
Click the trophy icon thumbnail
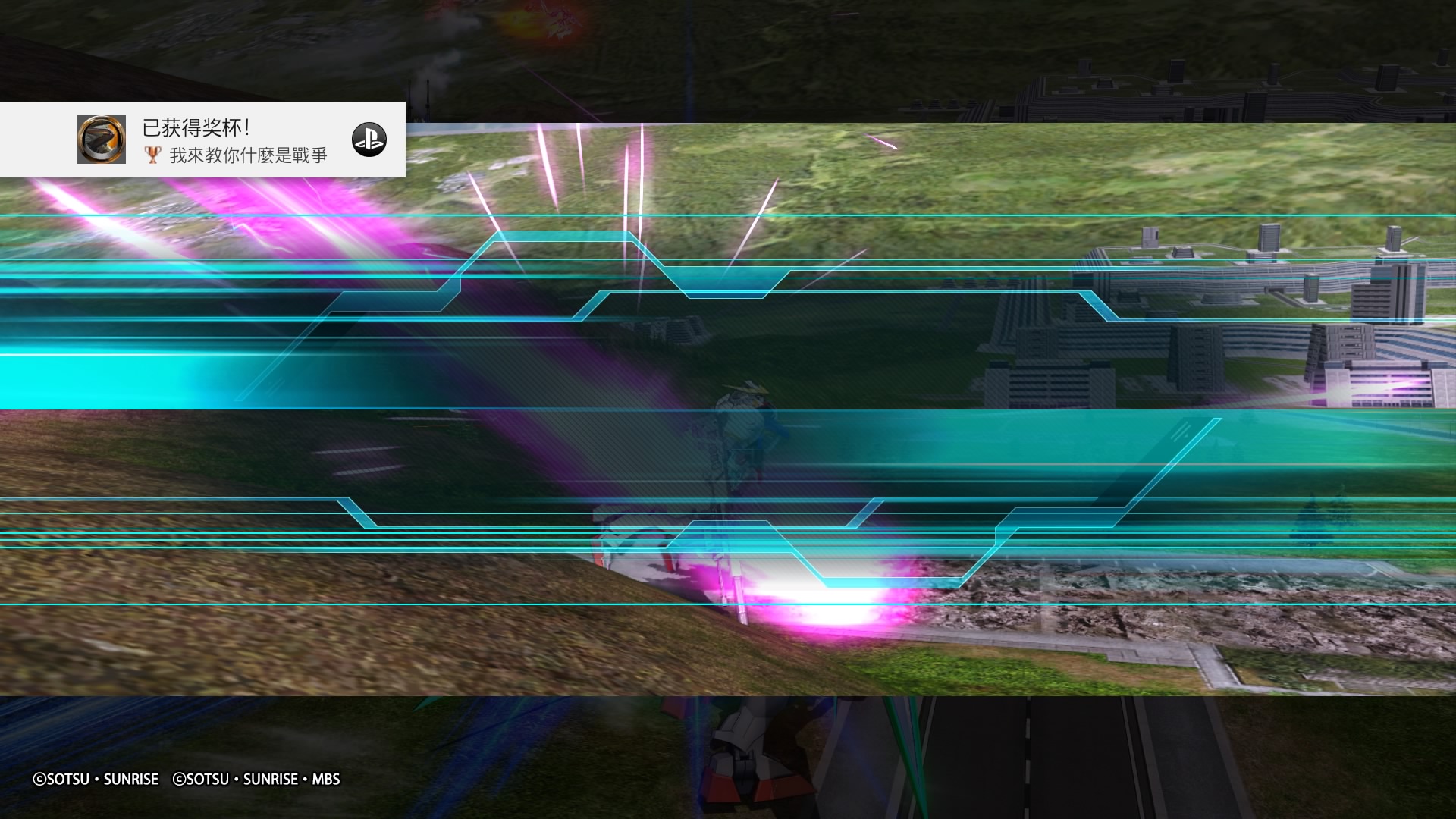click(x=102, y=140)
